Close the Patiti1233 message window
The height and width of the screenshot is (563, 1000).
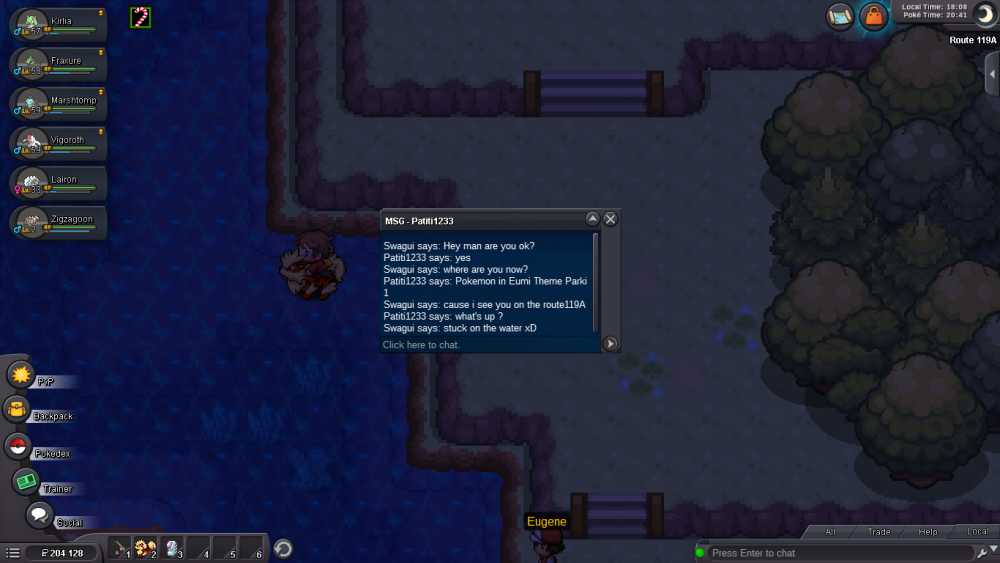point(610,219)
